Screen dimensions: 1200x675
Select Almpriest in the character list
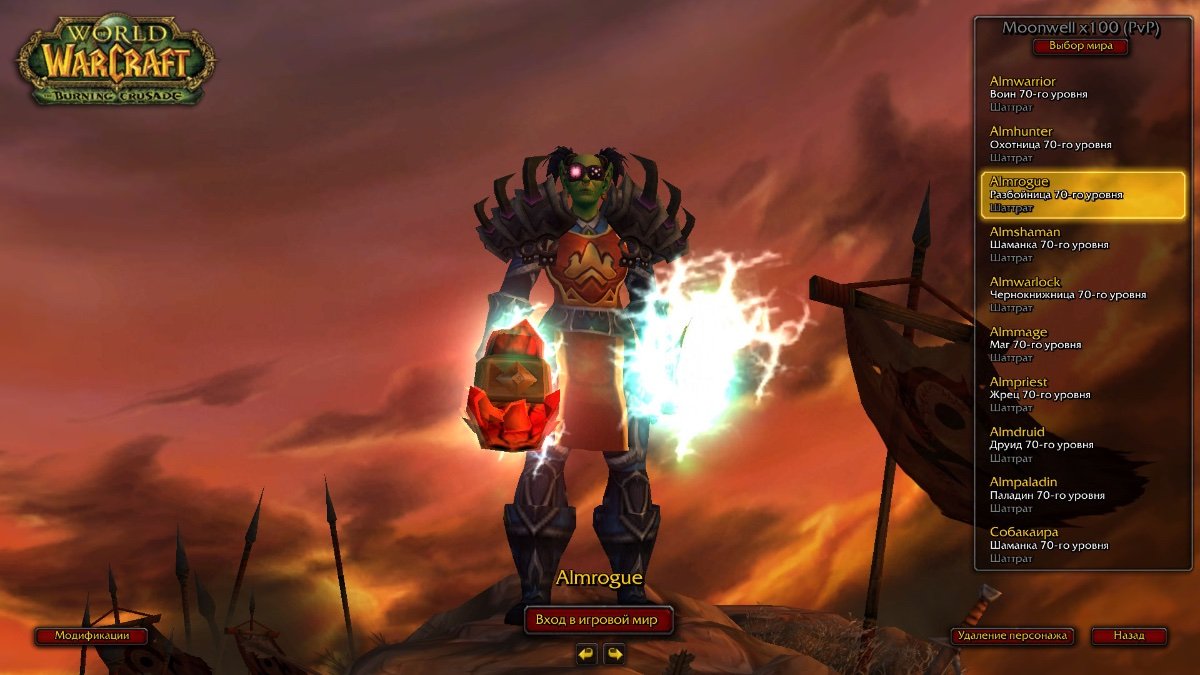pyautogui.click(x=1070, y=395)
